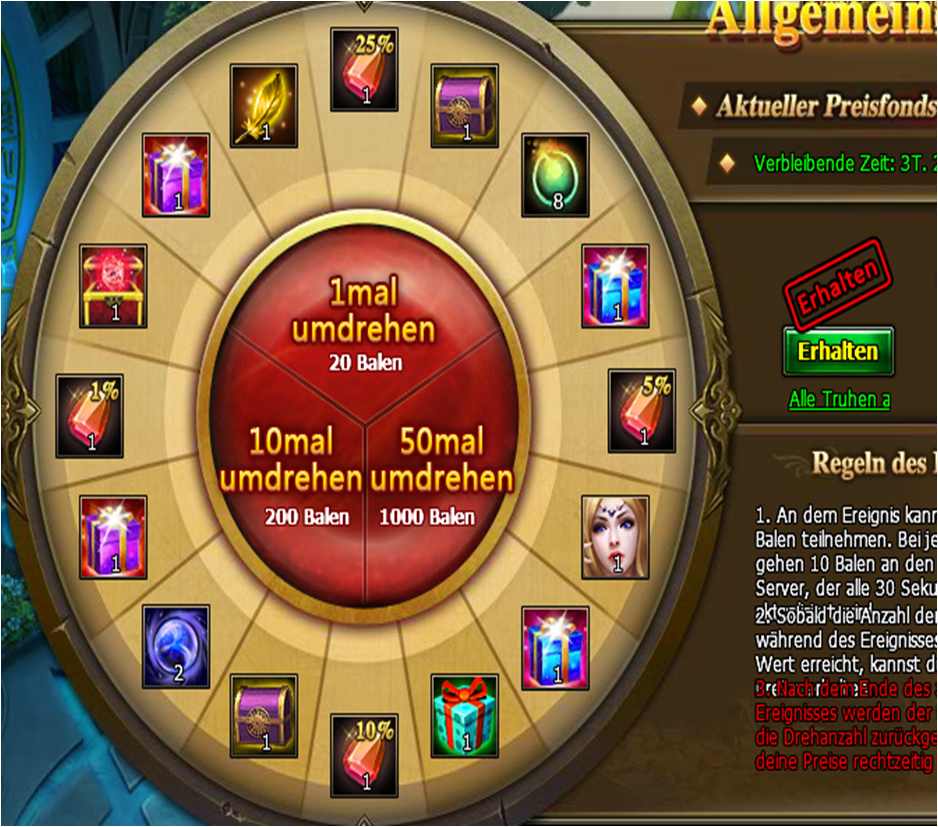Click the blue swirl orb prize
Screen dimensions: 938x827
pos(175,646)
